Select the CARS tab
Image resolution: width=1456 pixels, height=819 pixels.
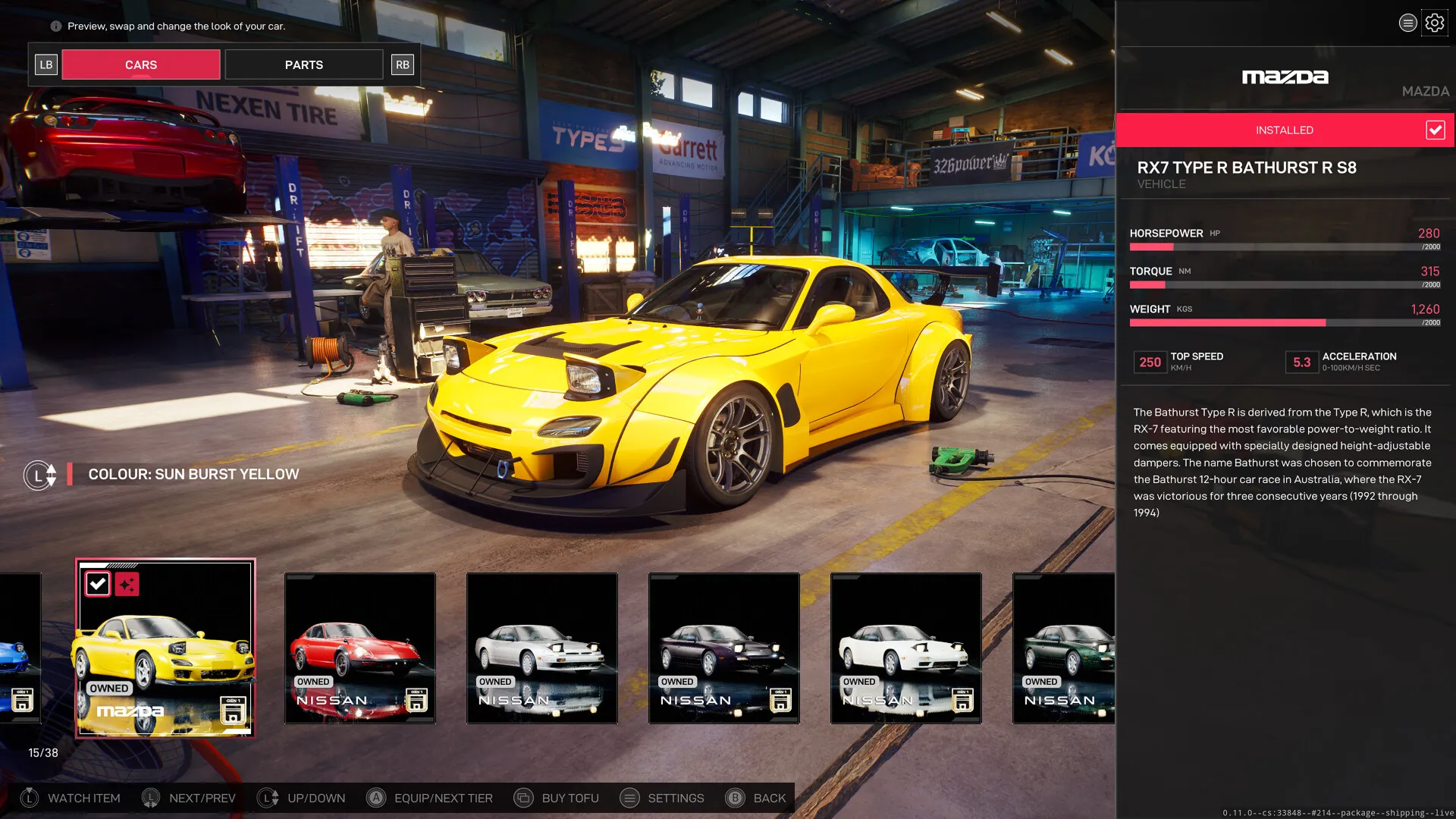point(141,65)
